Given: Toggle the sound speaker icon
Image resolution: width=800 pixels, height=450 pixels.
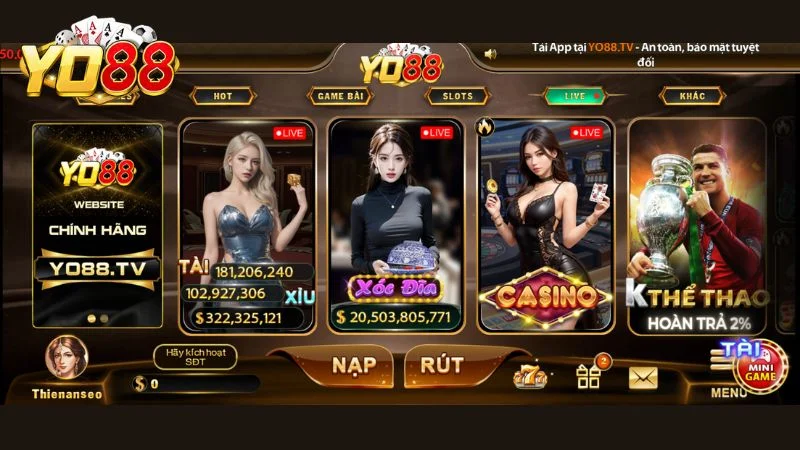Looking at the screenshot, I should [x=490, y=54].
